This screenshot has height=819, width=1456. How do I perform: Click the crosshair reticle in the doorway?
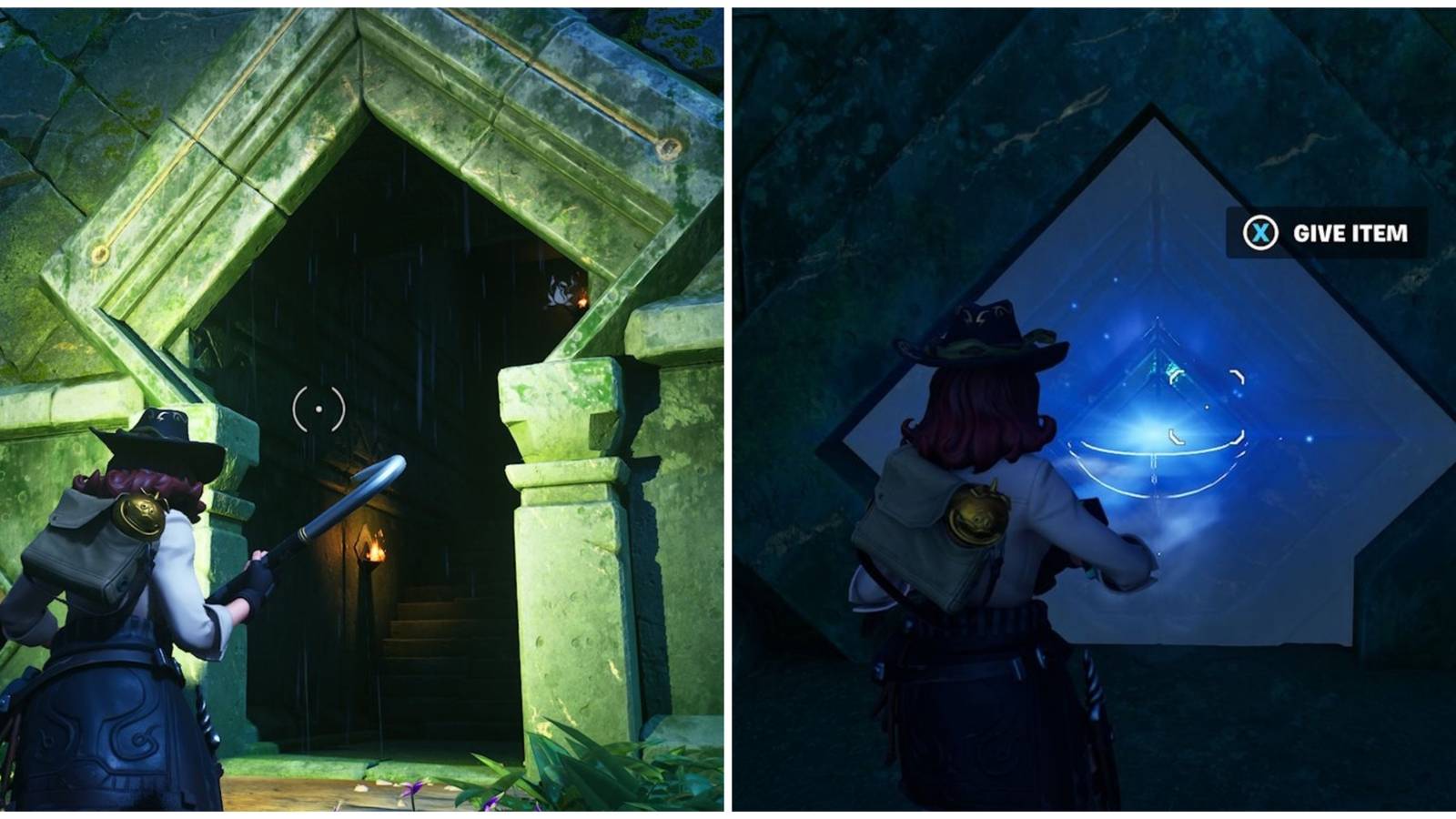pyautogui.click(x=318, y=409)
